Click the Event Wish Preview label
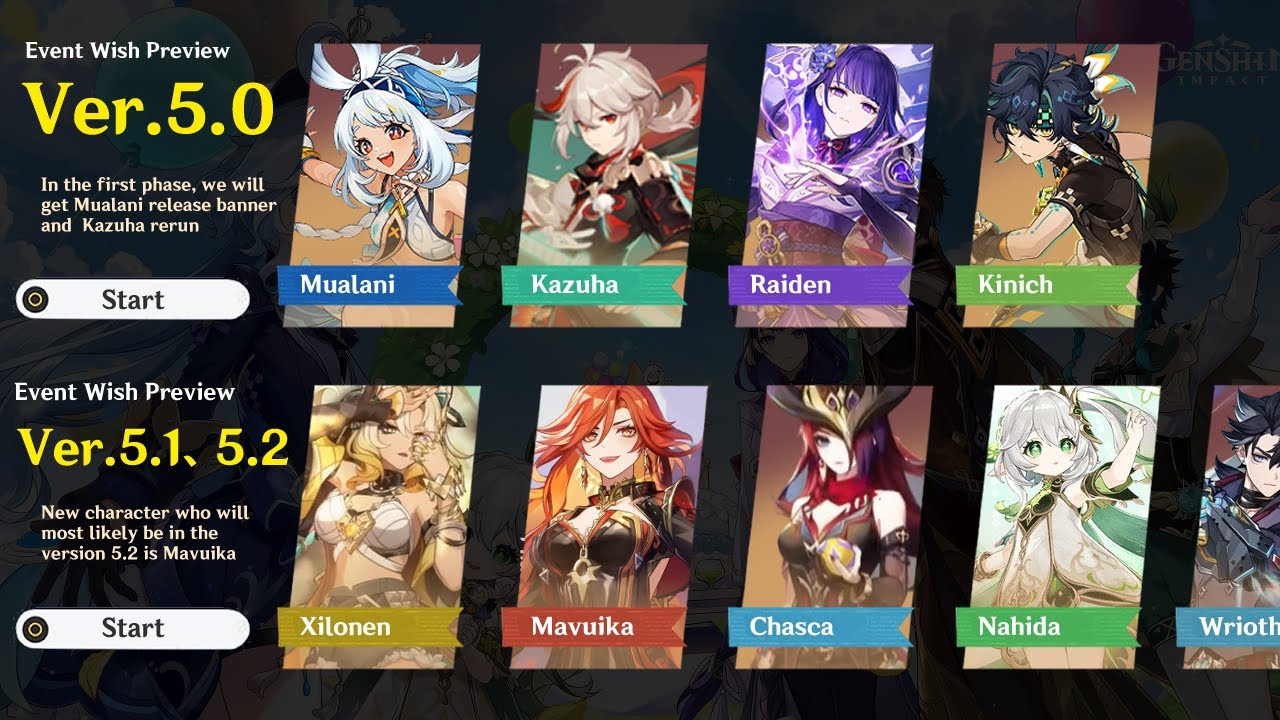Screen dimensions: 1280x720 coord(127,49)
